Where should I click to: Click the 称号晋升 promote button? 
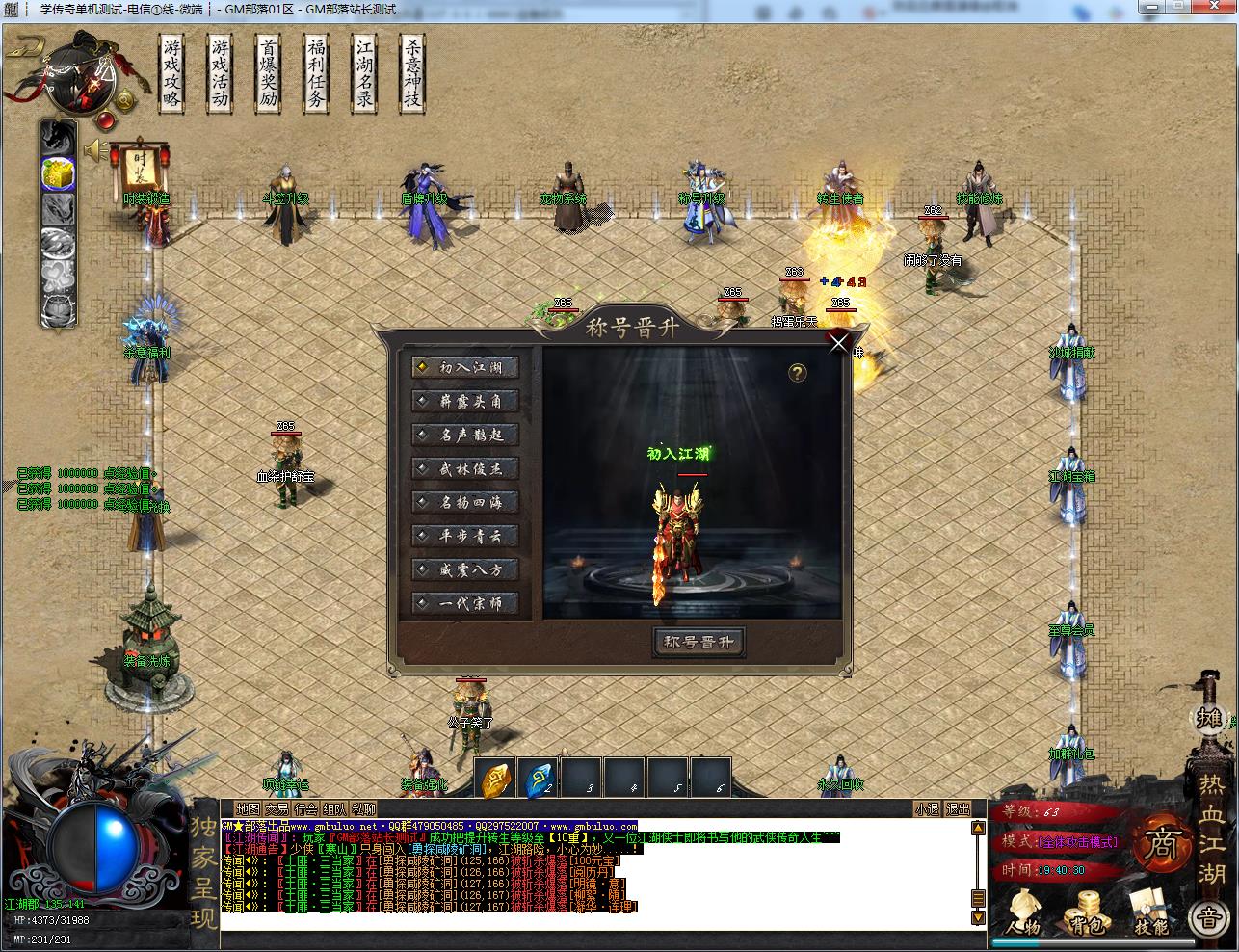[699, 643]
